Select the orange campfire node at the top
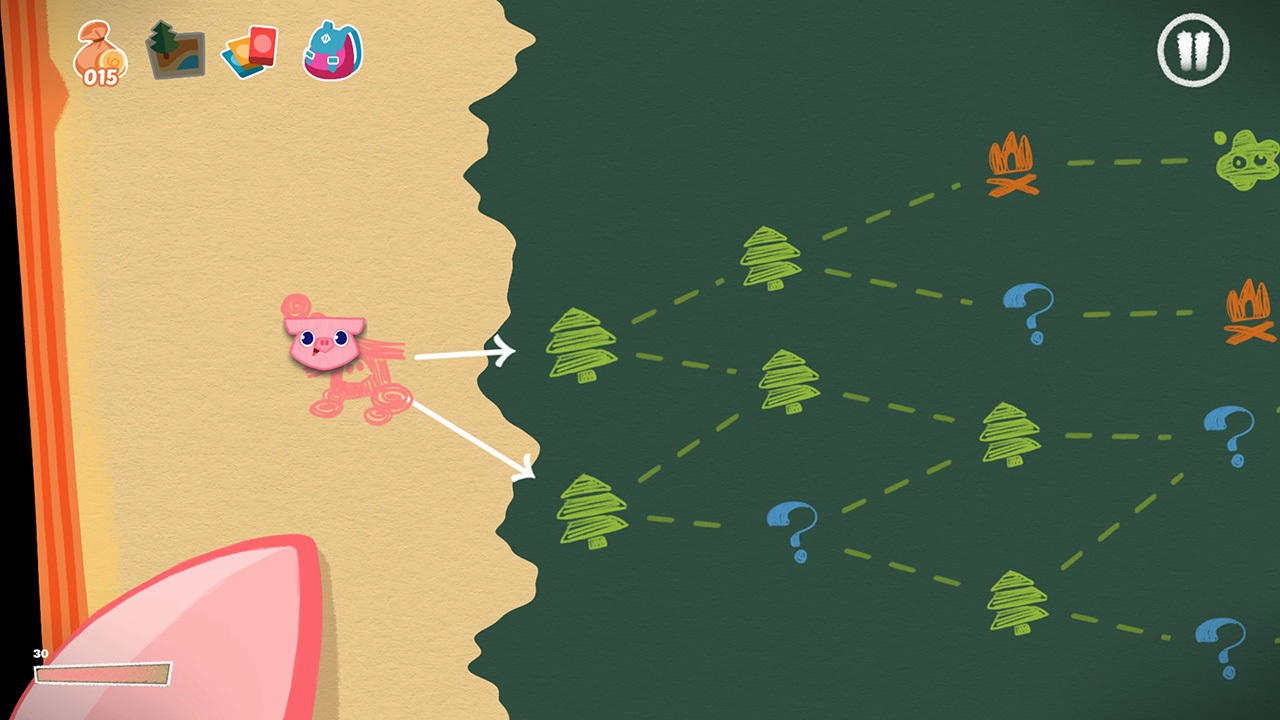The image size is (1280, 720). (1010, 165)
